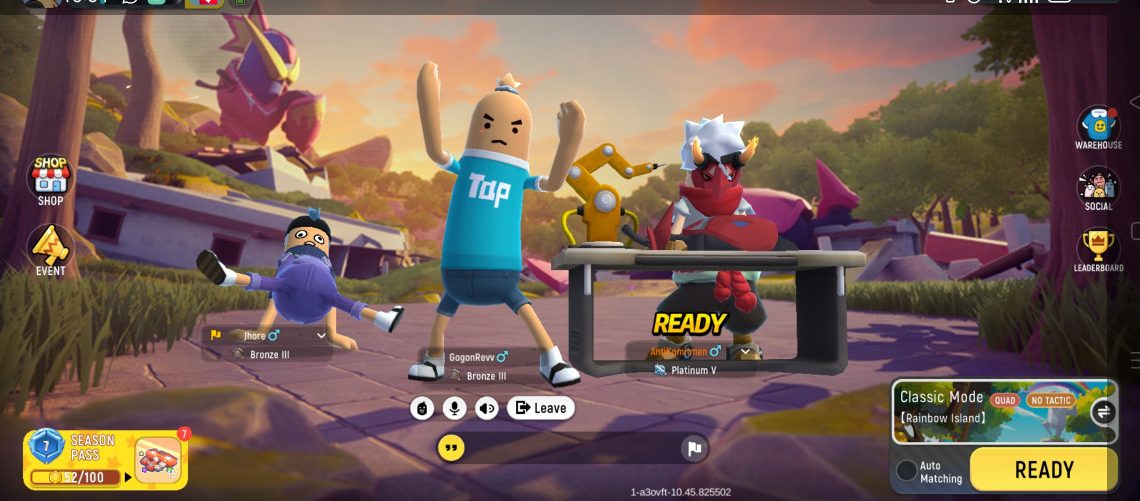Open the Warehouse
The height and width of the screenshot is (501, 1140).
[1098, 127]
